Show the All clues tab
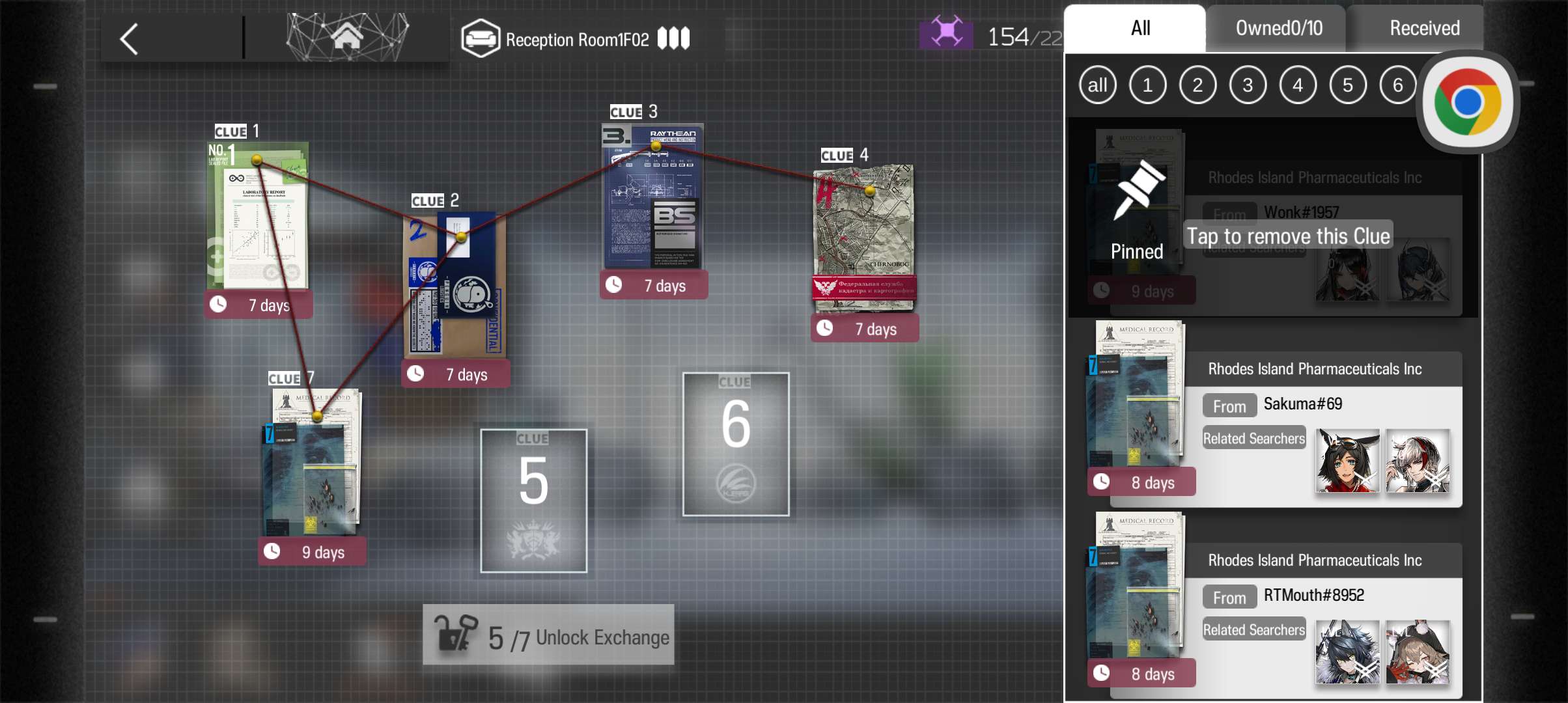The width and height of the screenshot is (1568, 703). 1140,29
